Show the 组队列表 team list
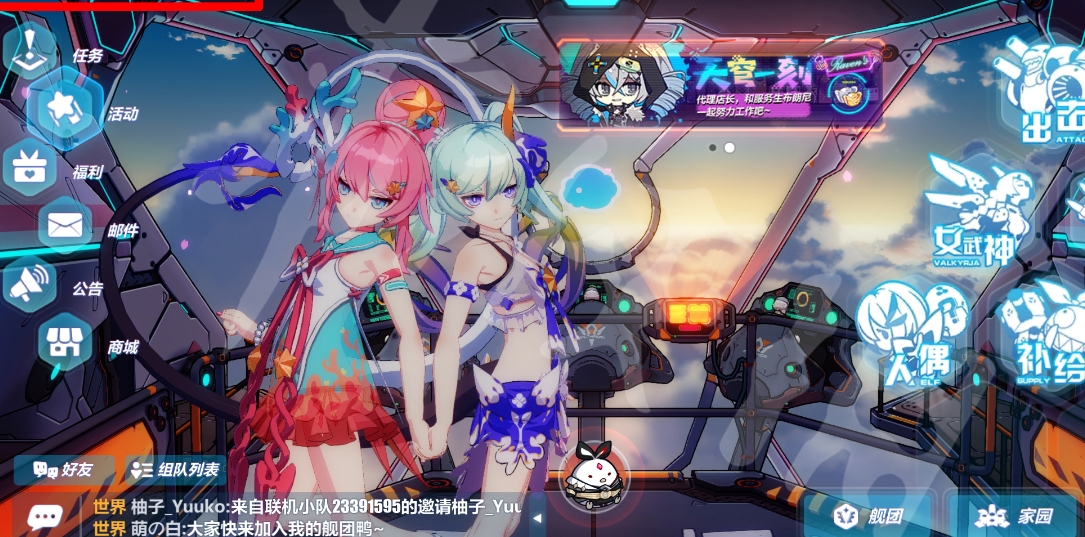 176,469
